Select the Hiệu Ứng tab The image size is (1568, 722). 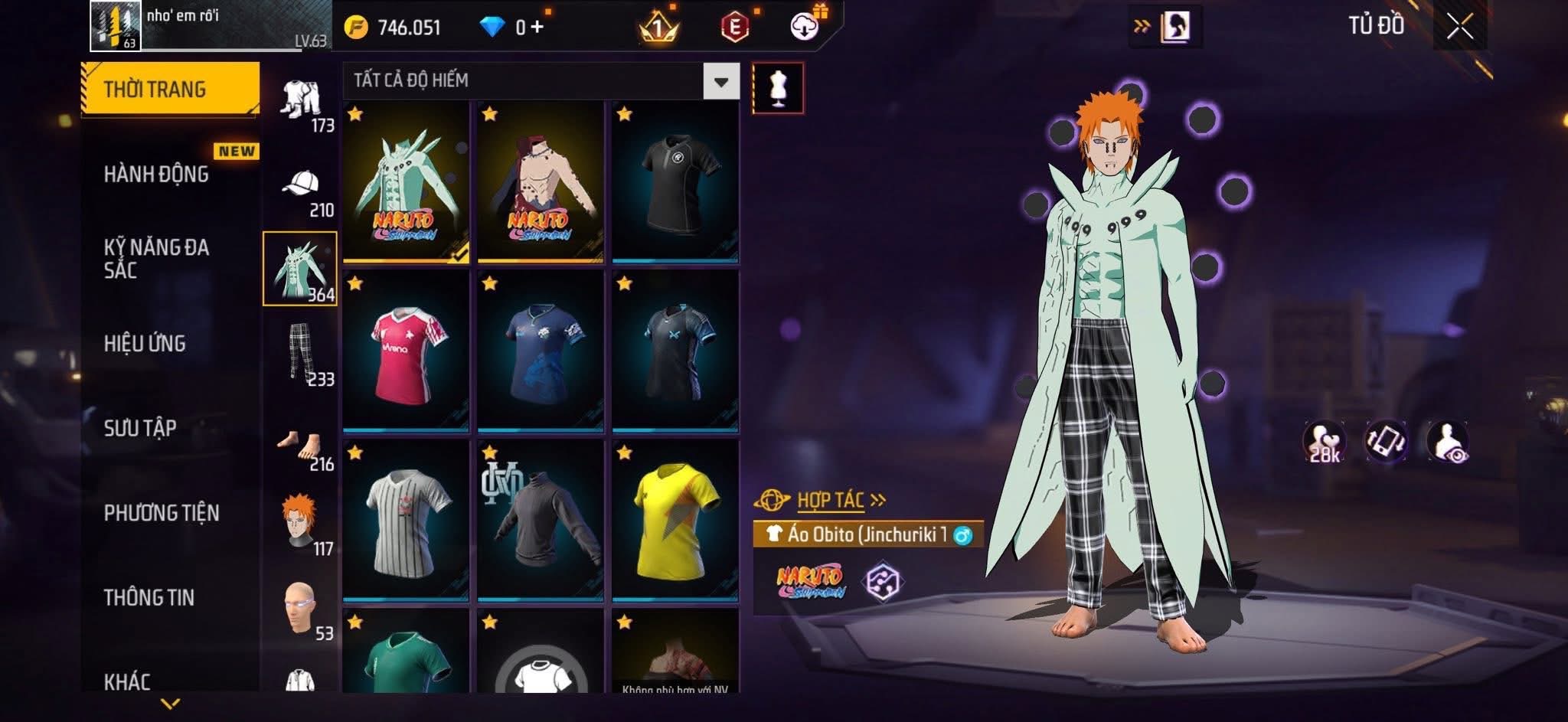tap(145, 343)
